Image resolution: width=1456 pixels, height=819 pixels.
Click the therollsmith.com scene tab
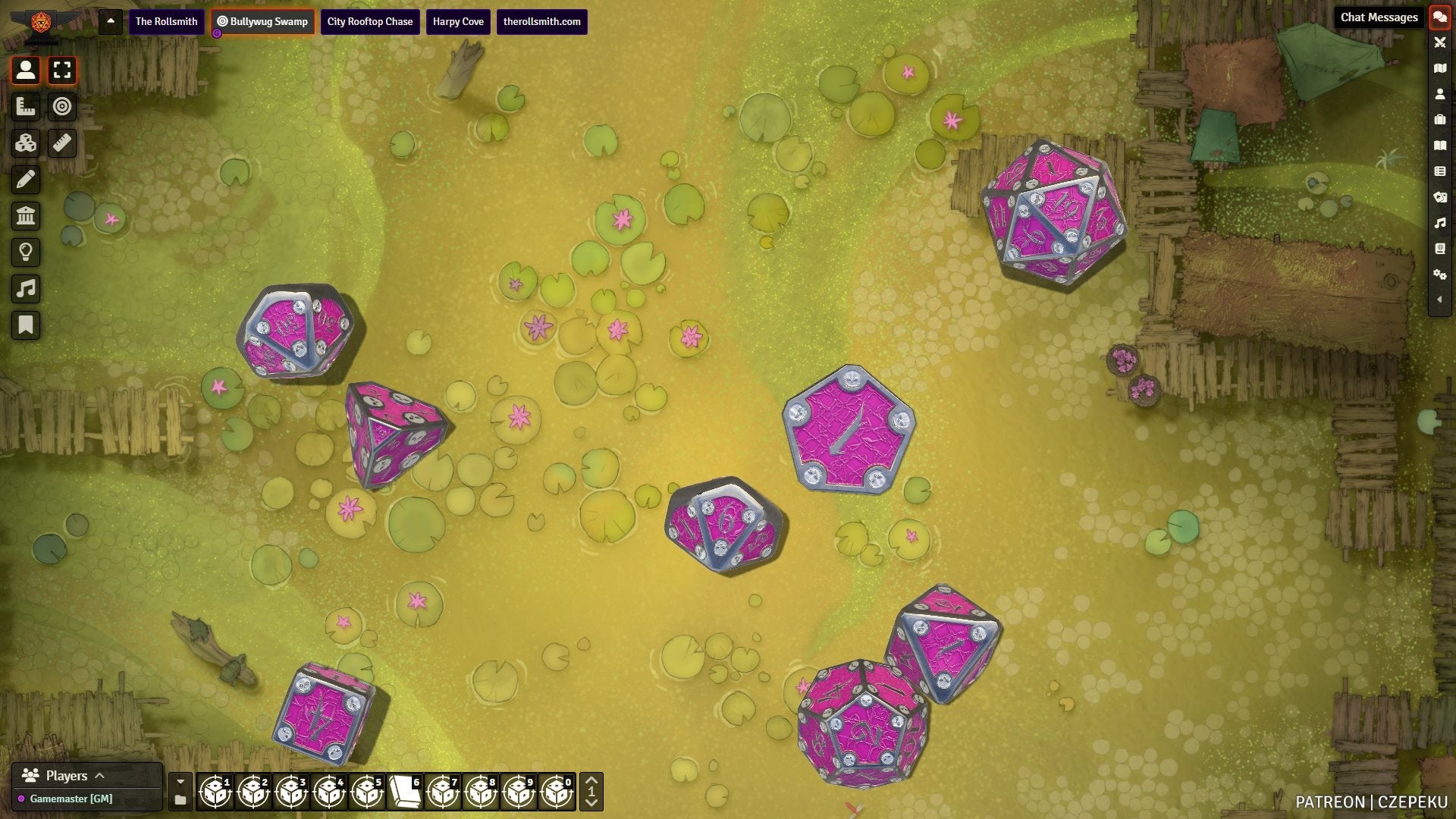click(541, 21)
